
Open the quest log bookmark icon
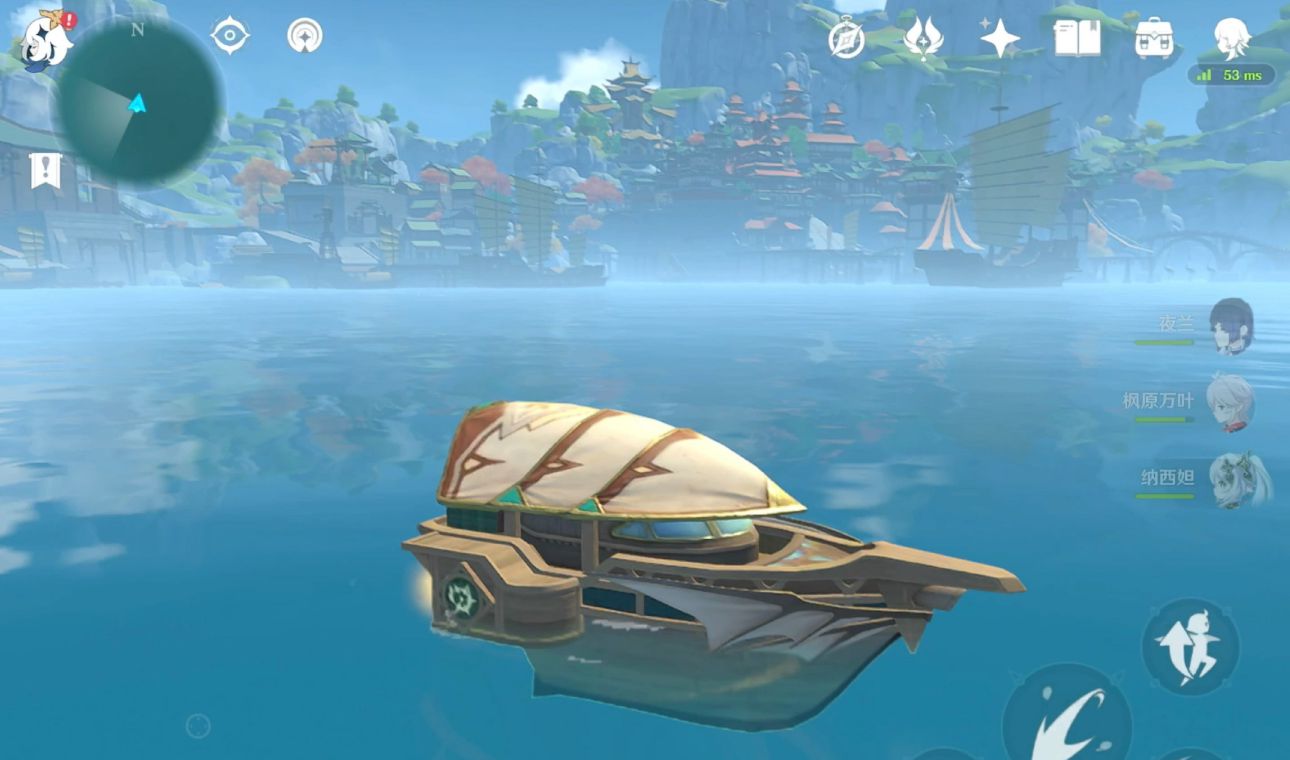click(x=45, y=171)
